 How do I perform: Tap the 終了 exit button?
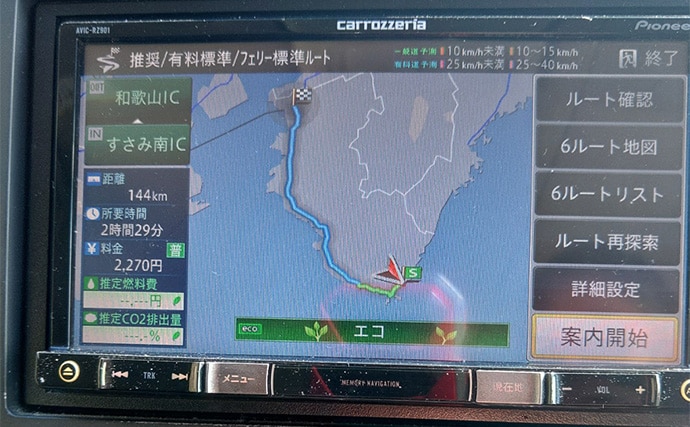click(649, 57)
